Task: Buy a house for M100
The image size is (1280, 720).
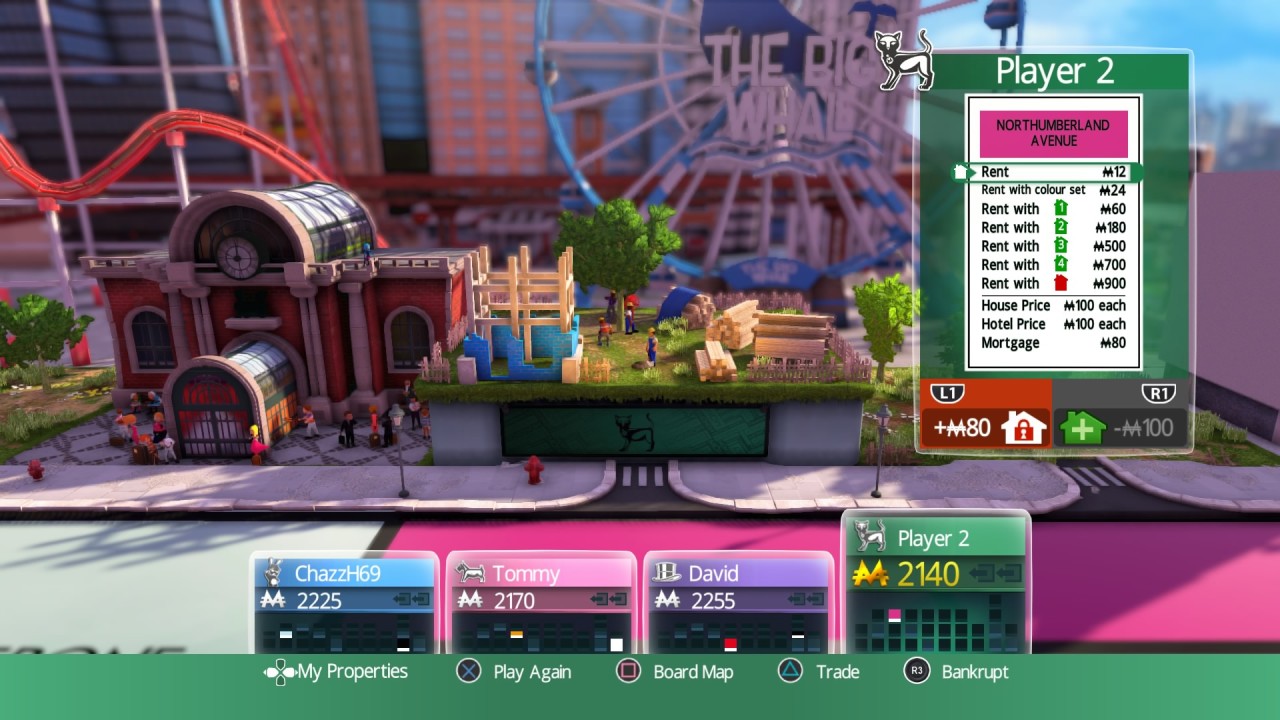Action: pyautogui.click(x=1121, y=428)
